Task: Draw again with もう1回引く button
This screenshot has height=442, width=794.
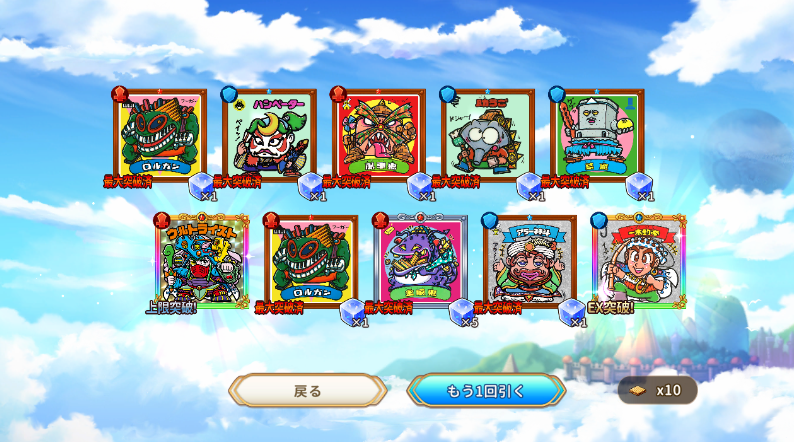Action: coord(486,390)
